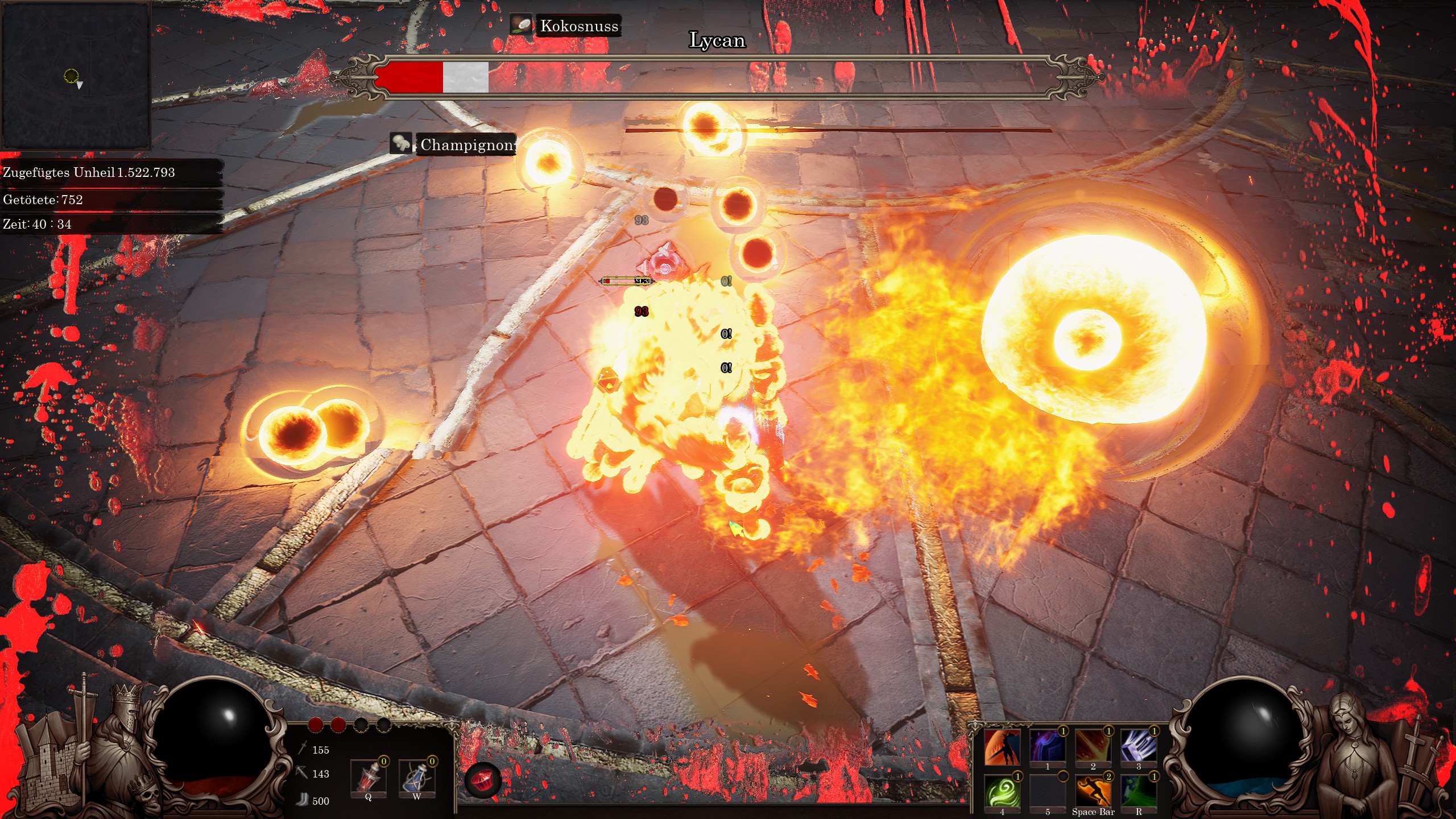This screenshot has width=1456, height=819.
Task: Select the Champignon player nameplate
Action: (x=466, y=145)
